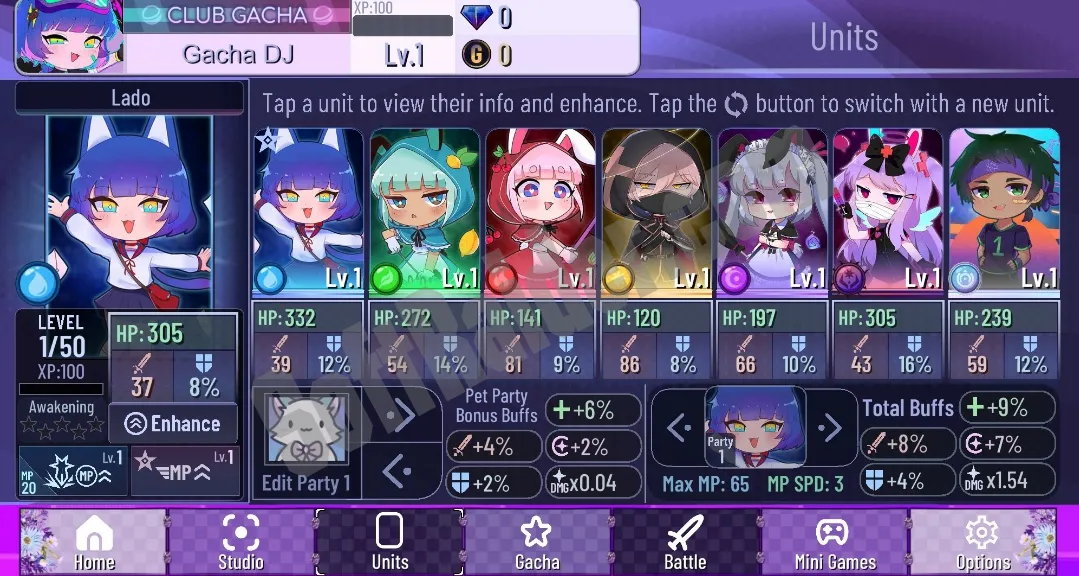Go to the Gacha tab
Viewport: 1079px width, 576px height.
(x=537, y=541)
